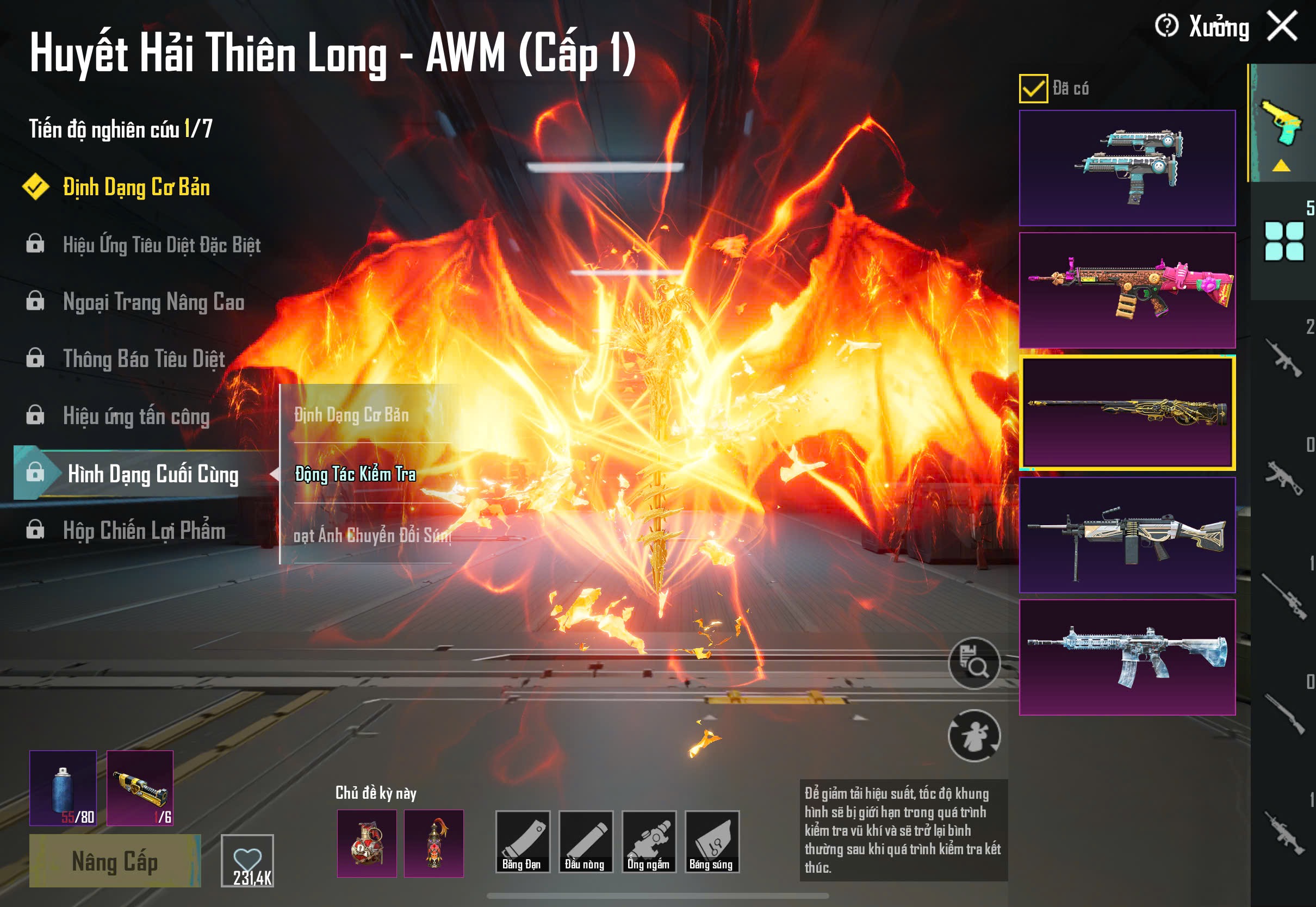Toggle the Đã có owned filter checkbox
The width and height of the screenshot is (1316, 907).
(1034, 89)
